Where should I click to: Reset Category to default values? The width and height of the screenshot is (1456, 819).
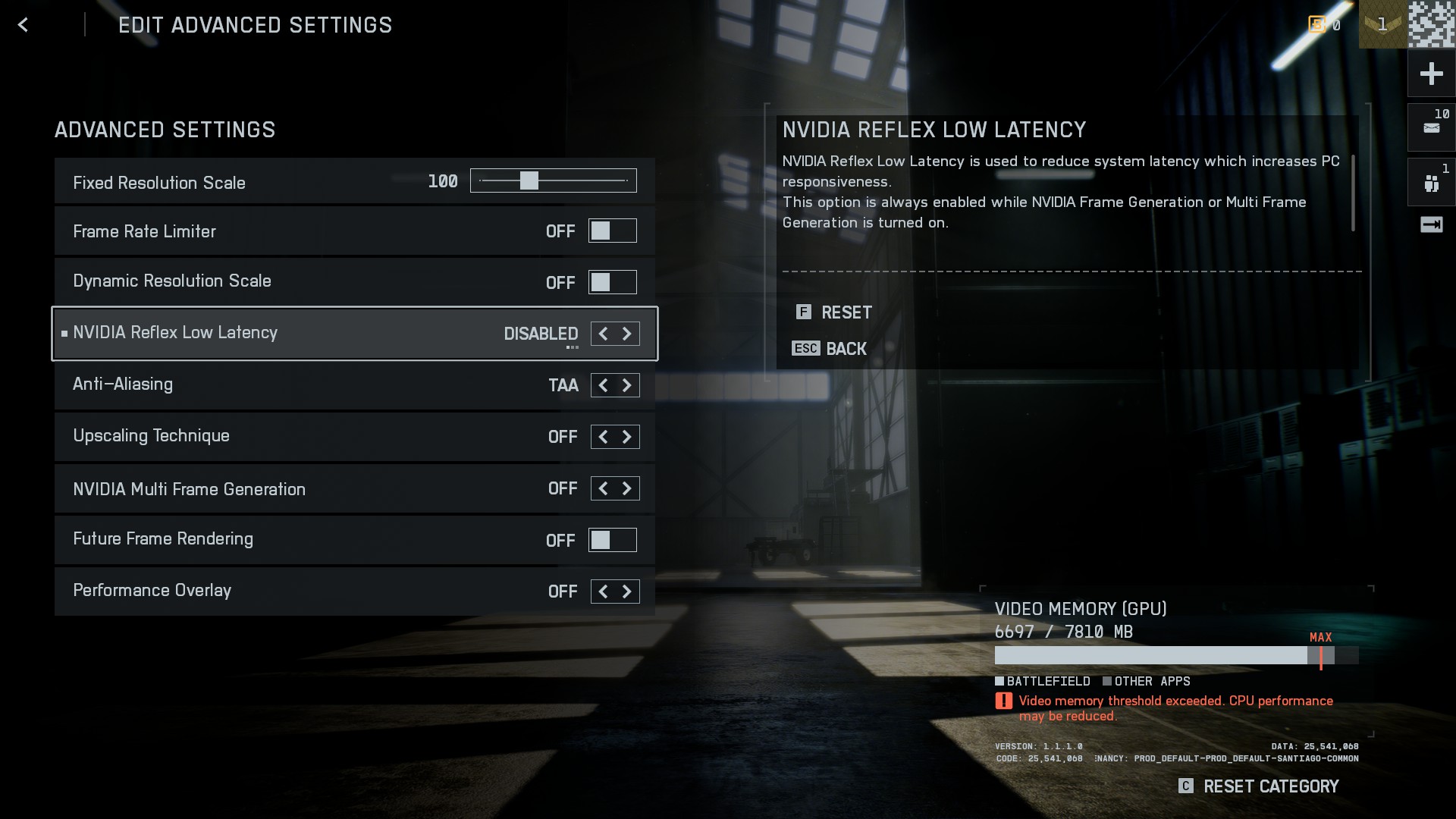pyautogui.click(x=1260, y=786)
